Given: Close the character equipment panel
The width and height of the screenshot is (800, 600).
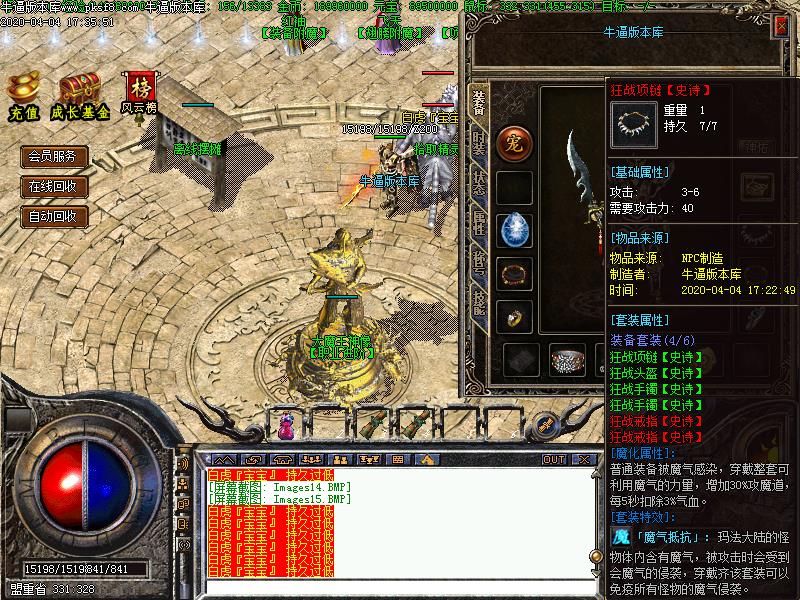Looking at the screenshot, I should pyautogui.click(x=780, y=27).
